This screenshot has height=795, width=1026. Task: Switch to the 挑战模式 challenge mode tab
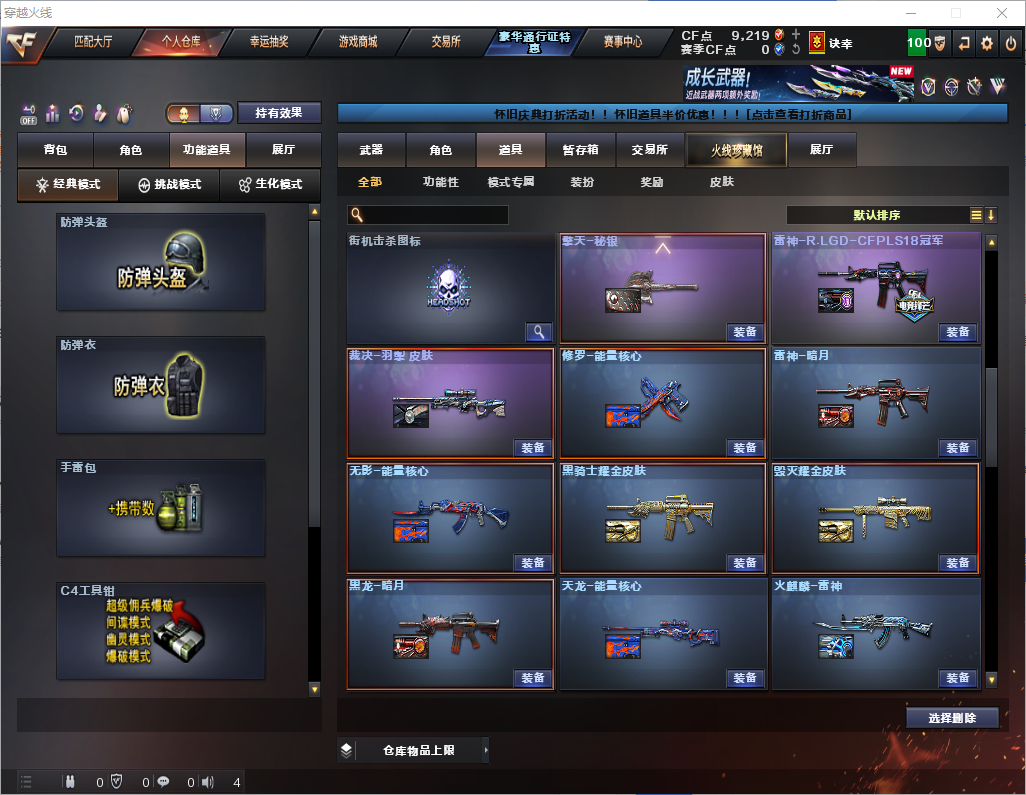coord(169,185)
